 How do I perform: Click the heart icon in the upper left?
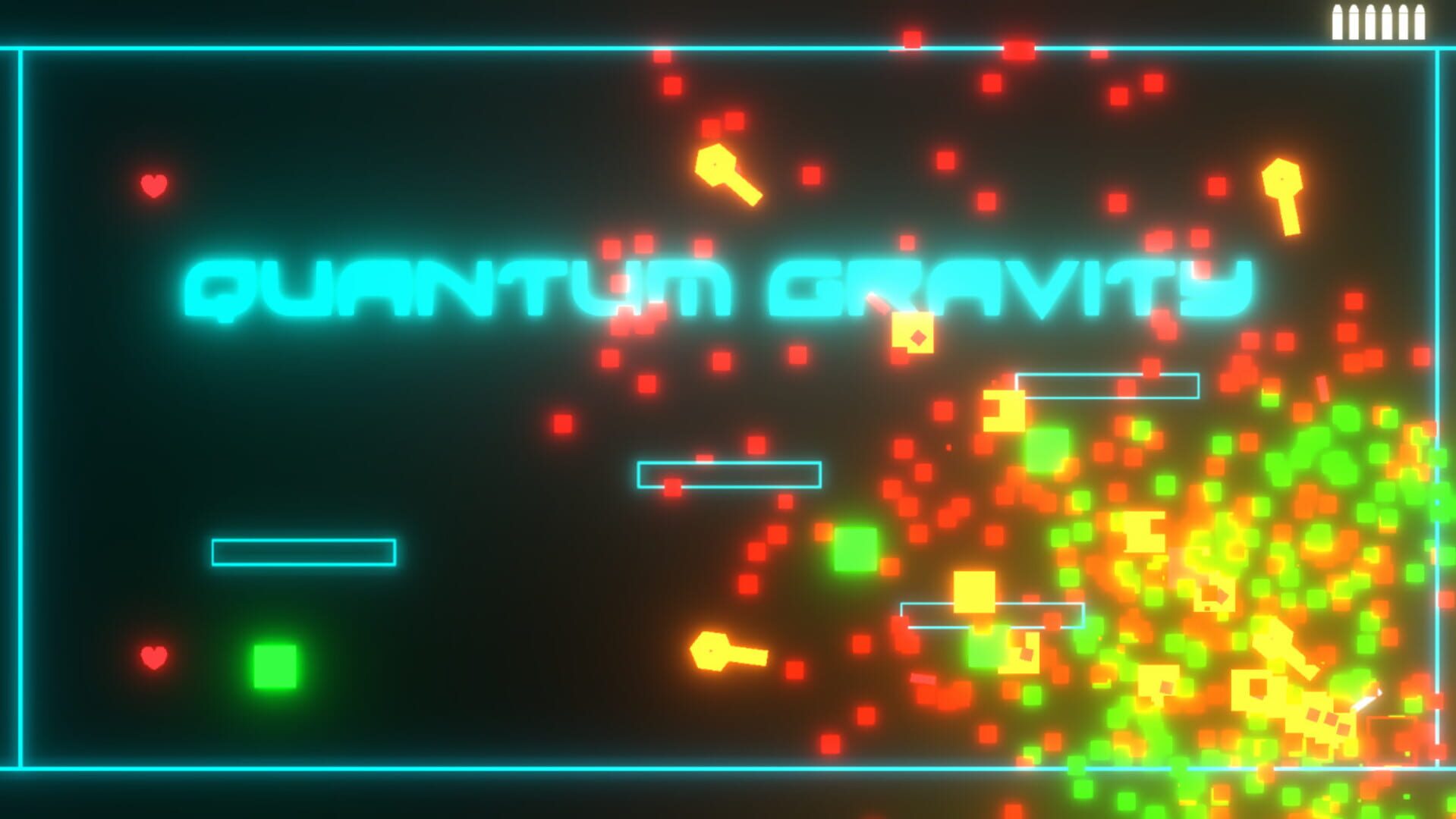[x=156, y=184]
